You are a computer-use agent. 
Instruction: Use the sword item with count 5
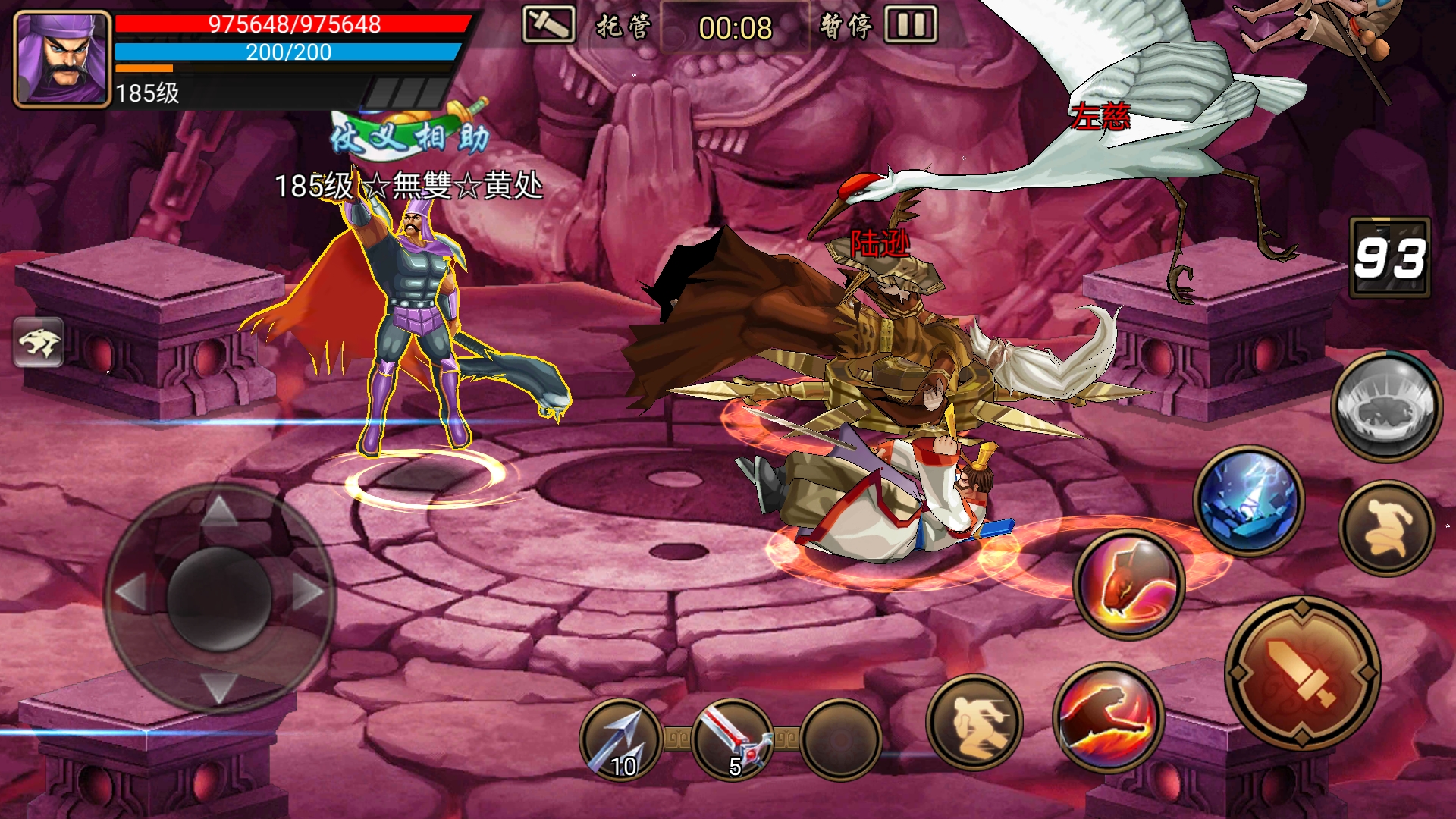732,741
